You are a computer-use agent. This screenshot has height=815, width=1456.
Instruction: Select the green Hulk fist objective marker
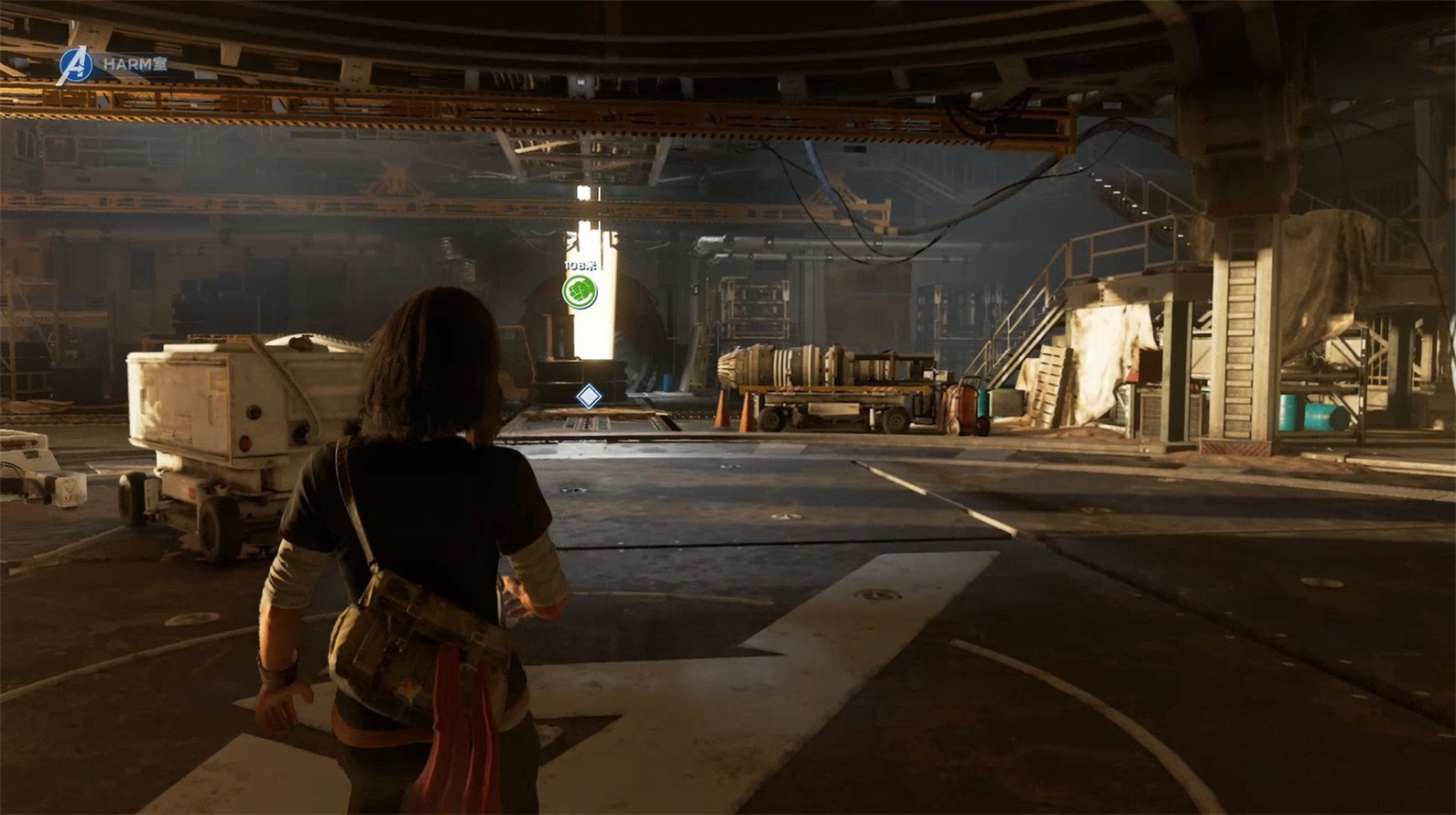click(x=580, y=292)
